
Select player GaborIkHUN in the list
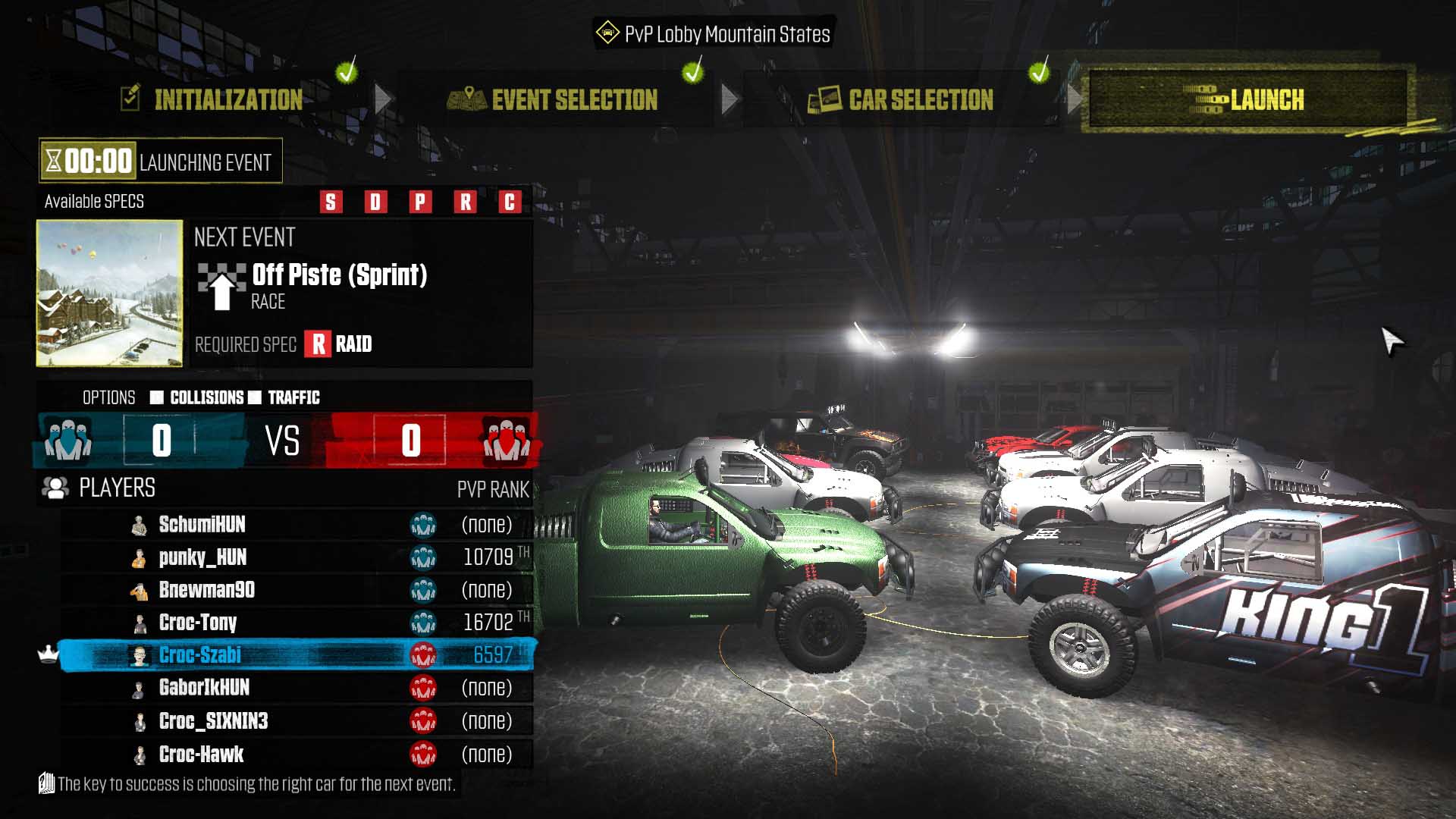pos(204,688)
